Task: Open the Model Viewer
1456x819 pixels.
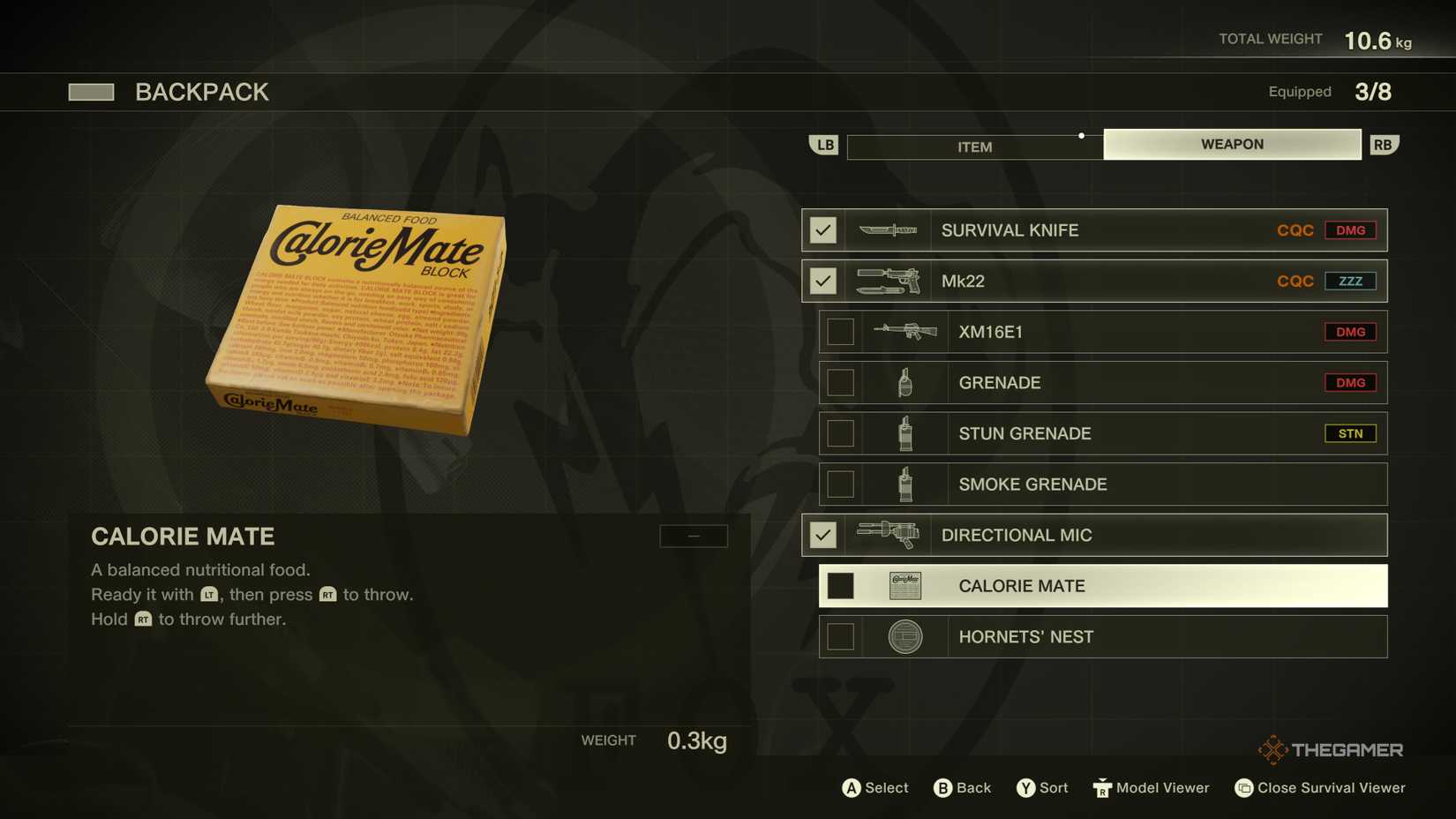Action: [x=1150, y=787]
